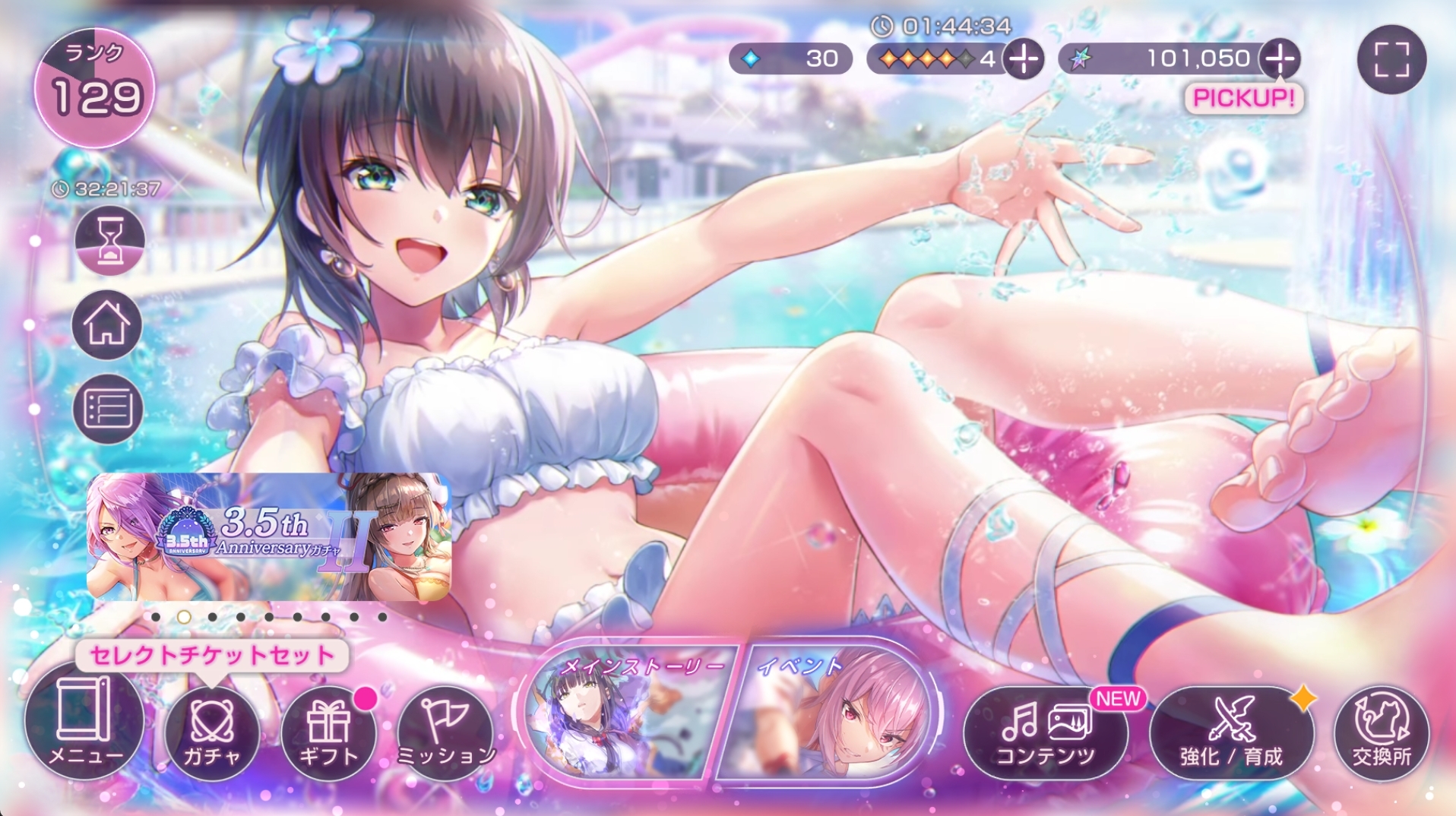Image resolution: width=1456 pixels, height=816 pixels.
Task: Tap the セレクトチケットセット label
Action: pos(212,655)
